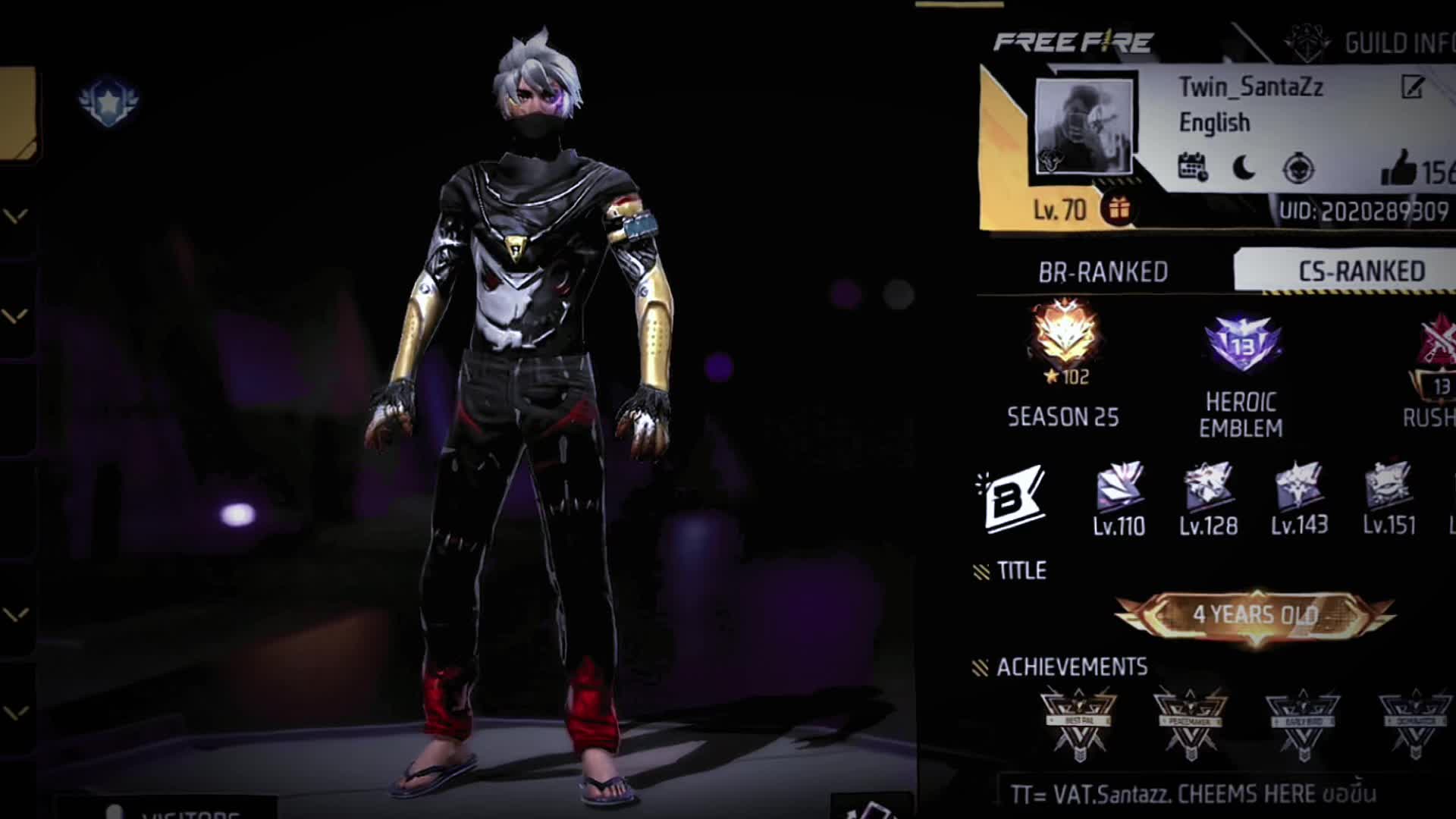The height and width of the screenshot is (819, 1456).
Task: Click the edit profile pencil icon
Action: [x=1412, y=88]
